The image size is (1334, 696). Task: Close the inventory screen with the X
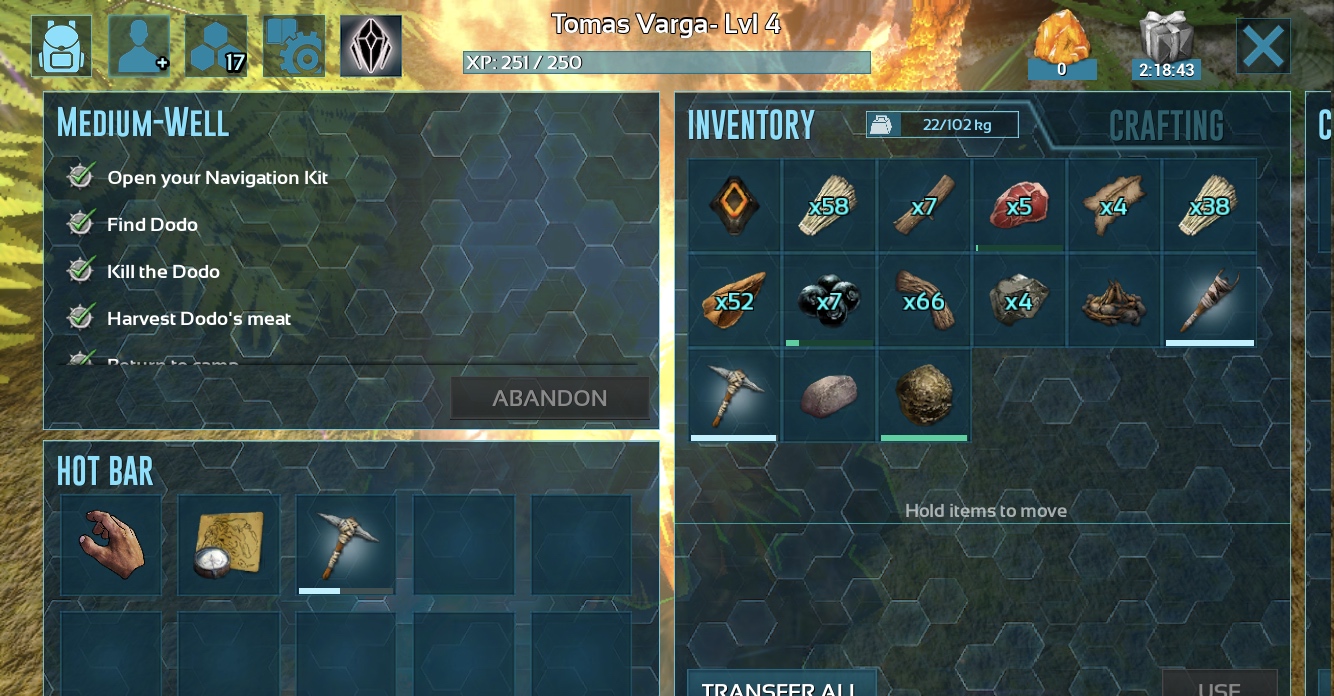click(x=1262, y=46)
